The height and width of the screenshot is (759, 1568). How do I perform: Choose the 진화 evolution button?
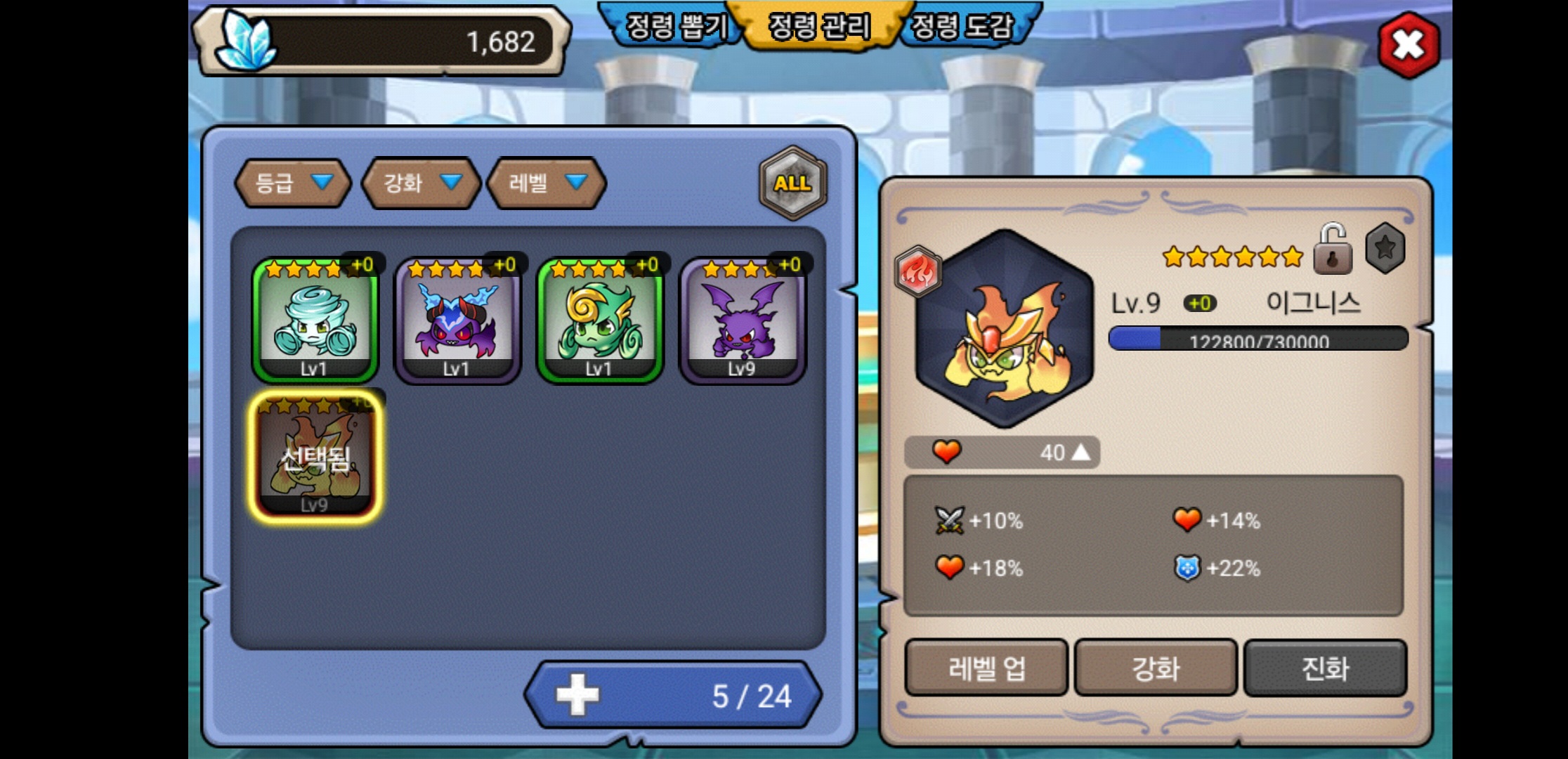click(1325, 668)
